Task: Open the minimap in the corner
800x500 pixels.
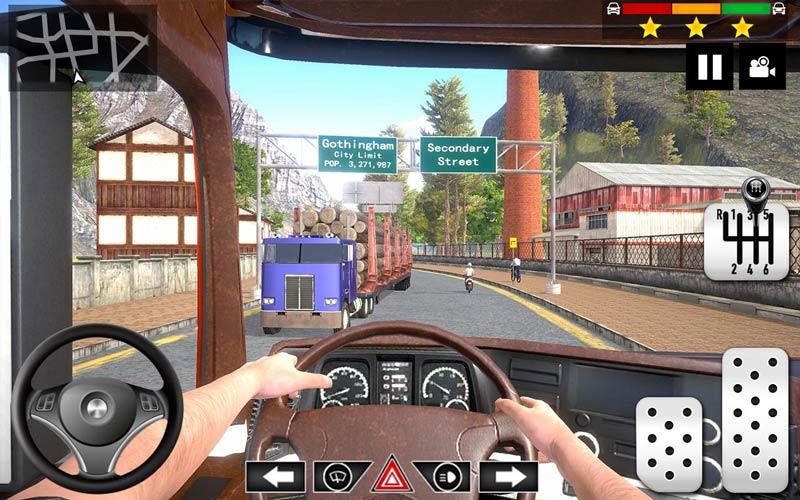Action: click(x=81, y=46)
